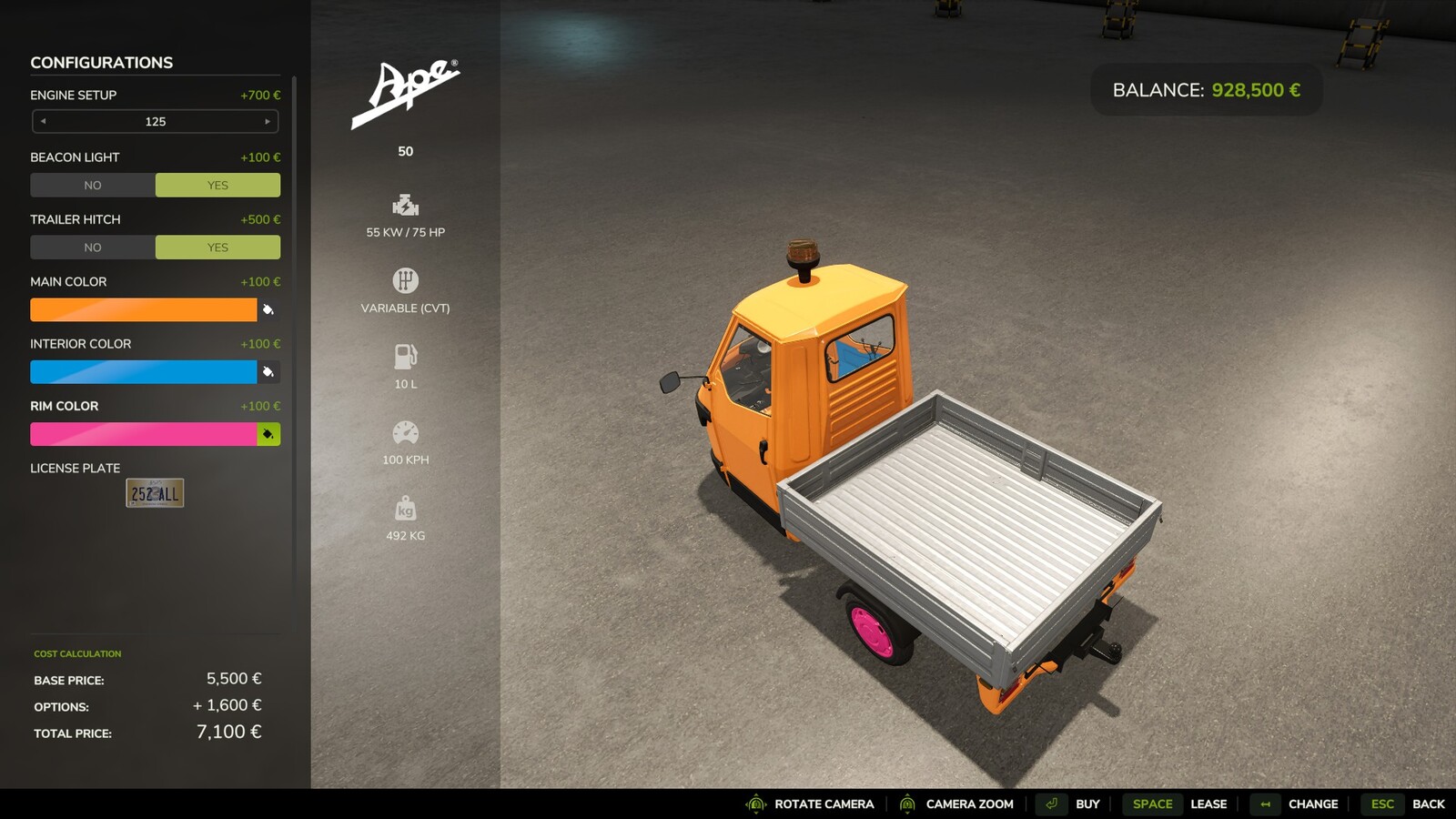
Task: Click the license plate preview 252 ALL
Action: [x=154, y=492]
